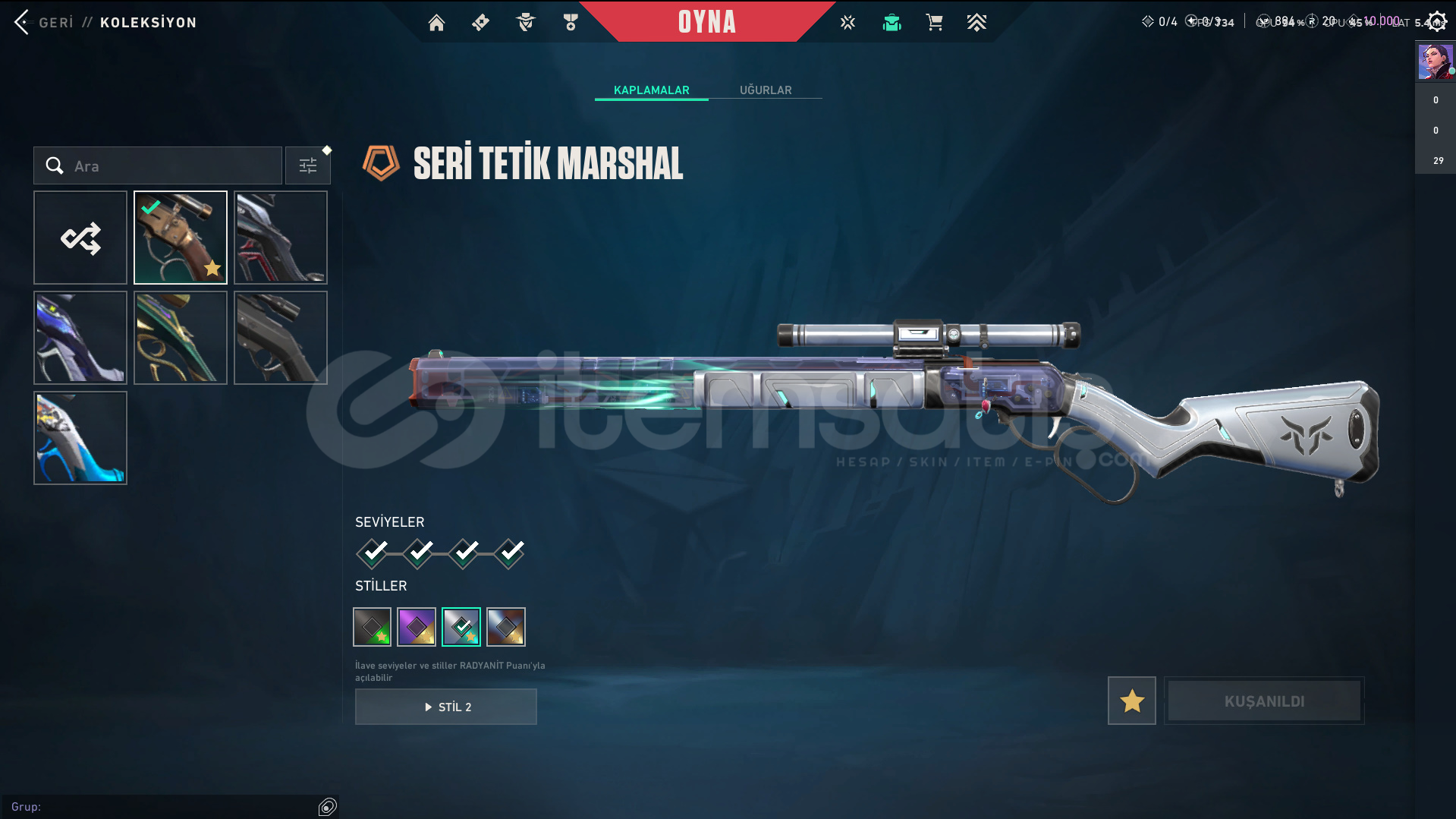Select the first level checkmark under Seviyeler

click(x=373, y=553)
